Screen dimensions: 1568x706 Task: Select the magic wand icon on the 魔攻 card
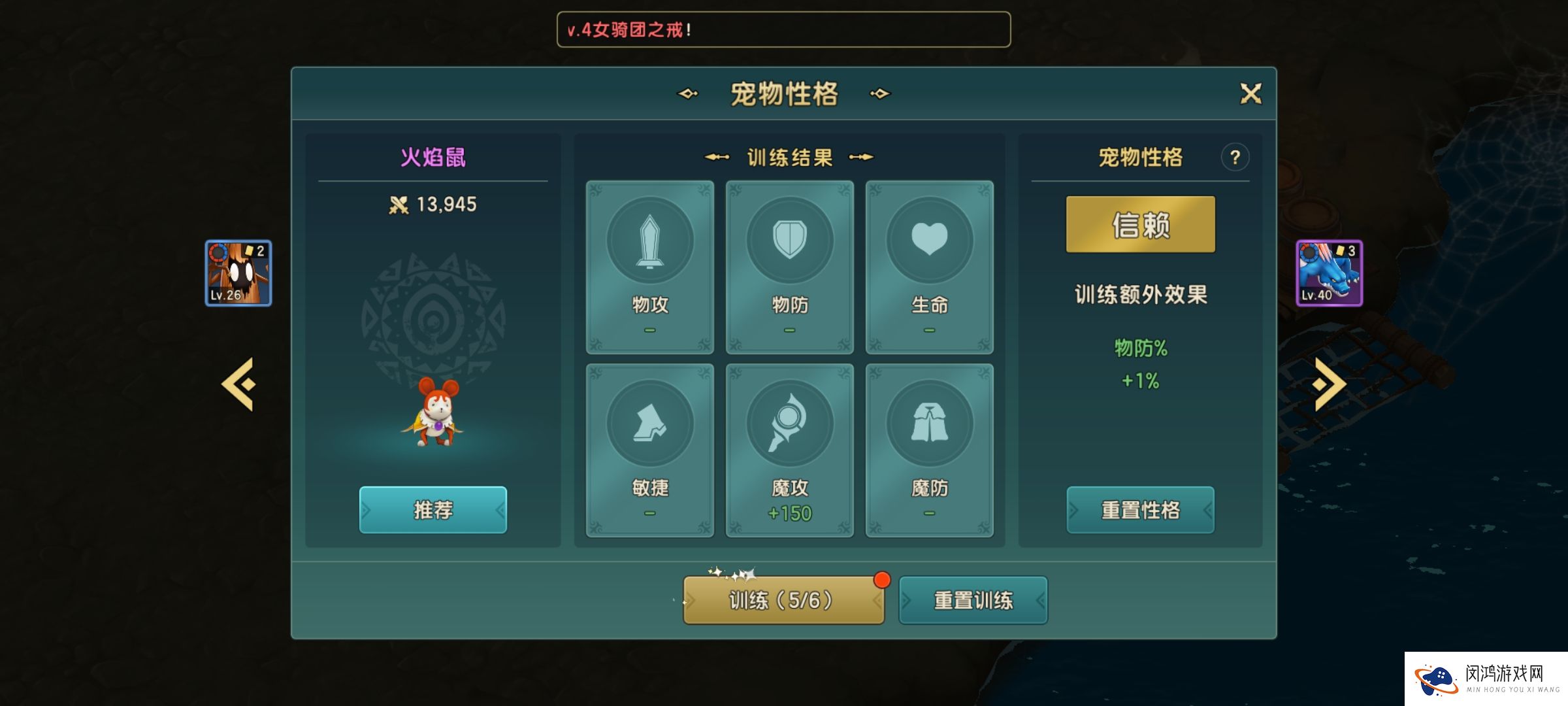[x=790, y=423]
